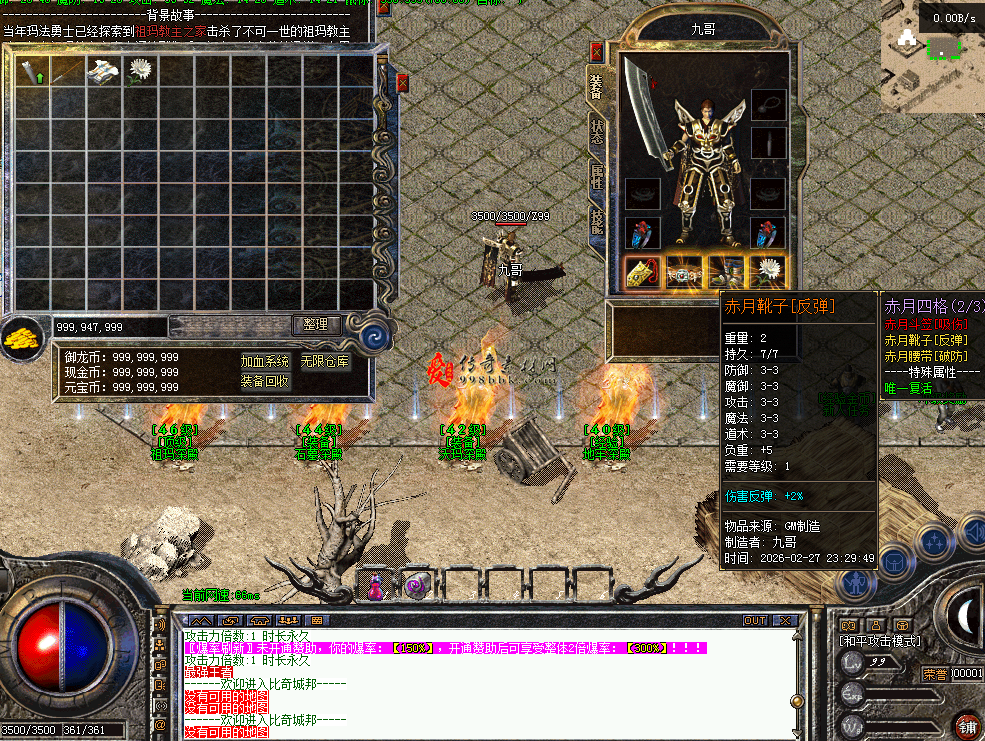
Task: Switch to the 属性 attributes tab
Action: (597, 179)
